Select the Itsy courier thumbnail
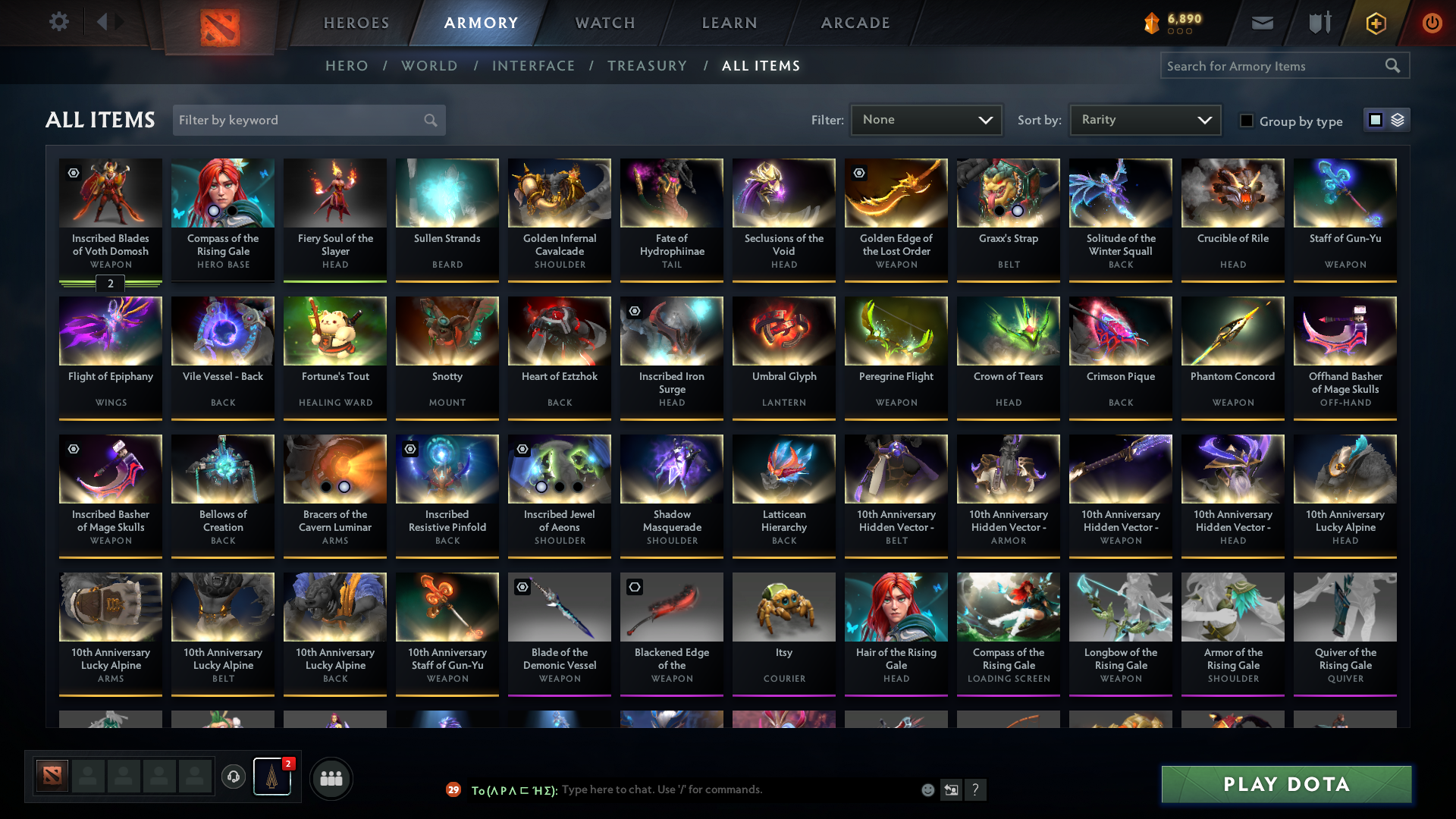The width and height of the screenshot is (1456, 819). (x=783, y=607)
